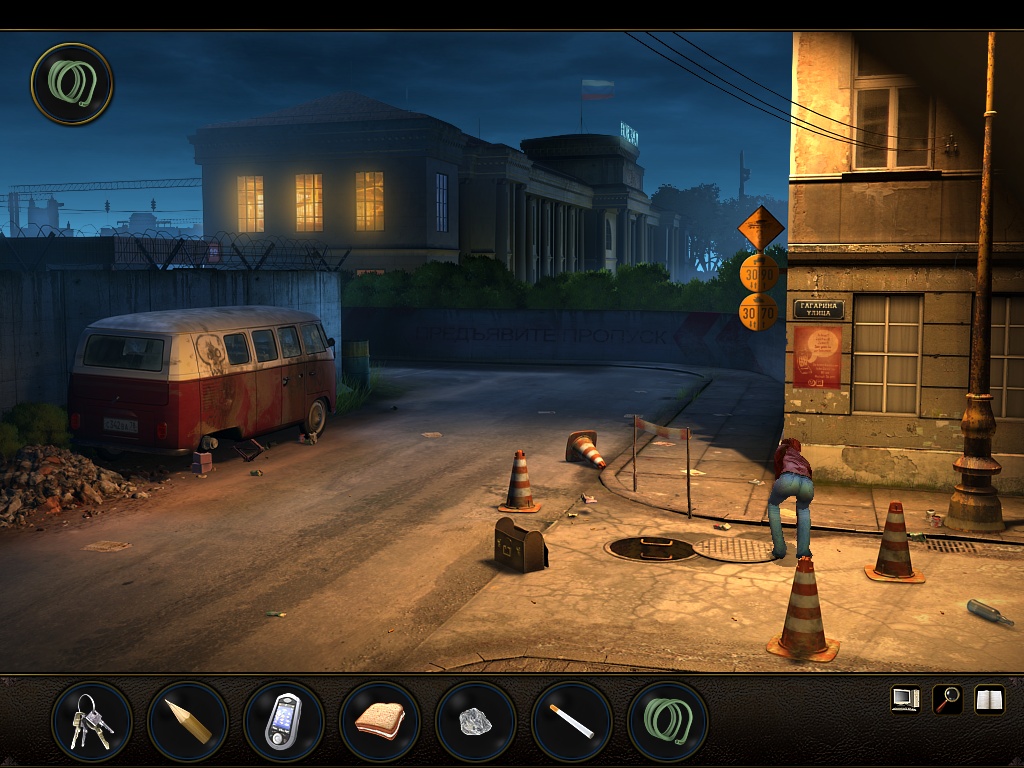Choose the crumpled foil inventory item

point(475,721)
